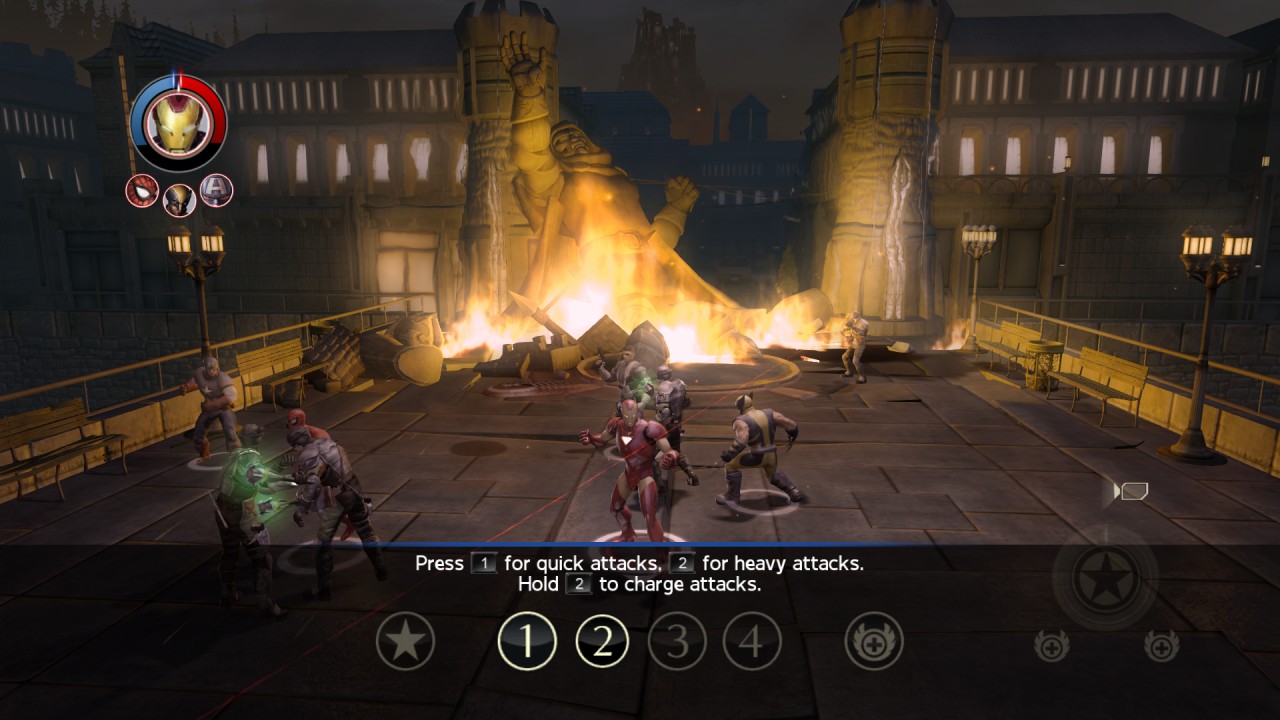Activate ability slot number 1
Screen dimensions: 1280x720
[x=527, y=641]
